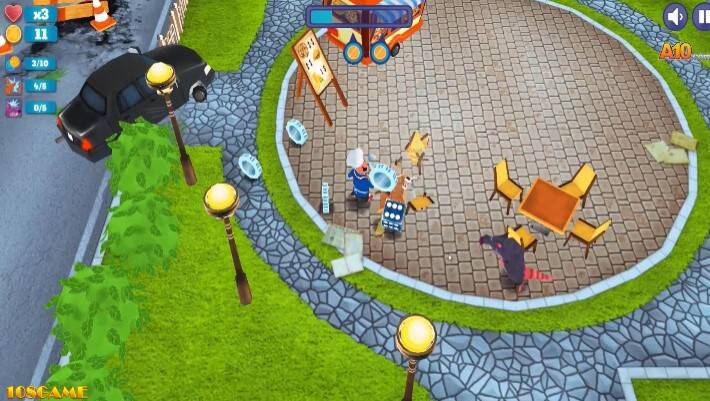Open the A10 logo link
Viewport: 710px width, 401px height.
[675, 50]
